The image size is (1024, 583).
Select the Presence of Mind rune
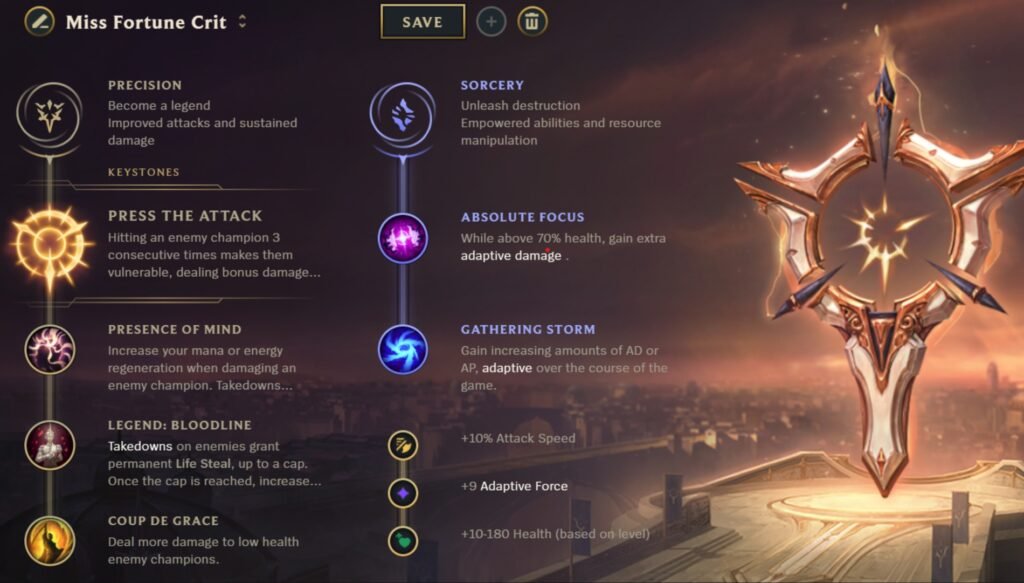coord(49,349)
